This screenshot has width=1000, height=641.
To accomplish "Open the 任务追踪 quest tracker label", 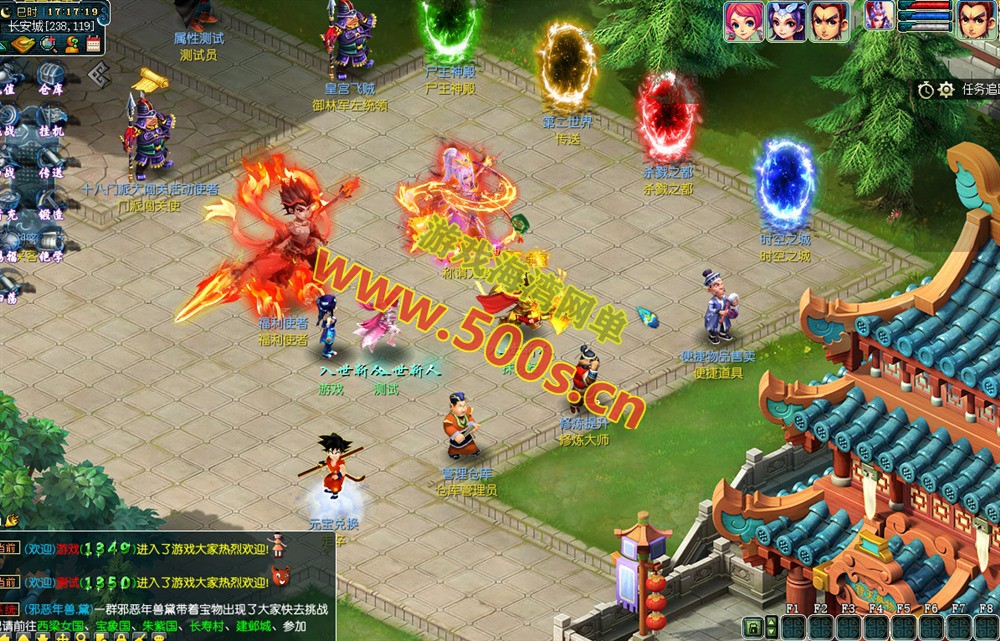I will (x=980, y=90).
